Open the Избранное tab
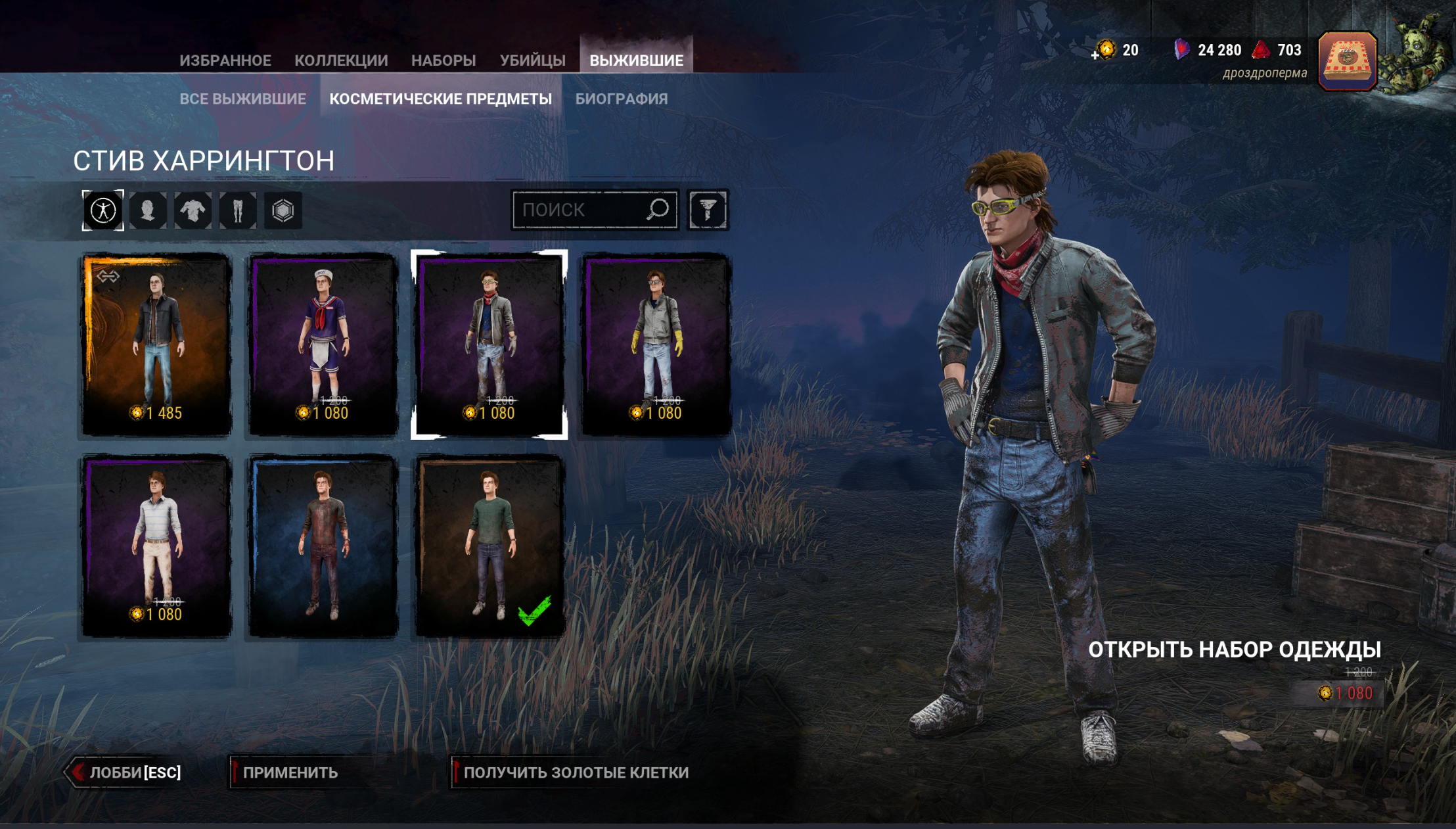This screenshot has height=829, width=1456. pos(225,60)
